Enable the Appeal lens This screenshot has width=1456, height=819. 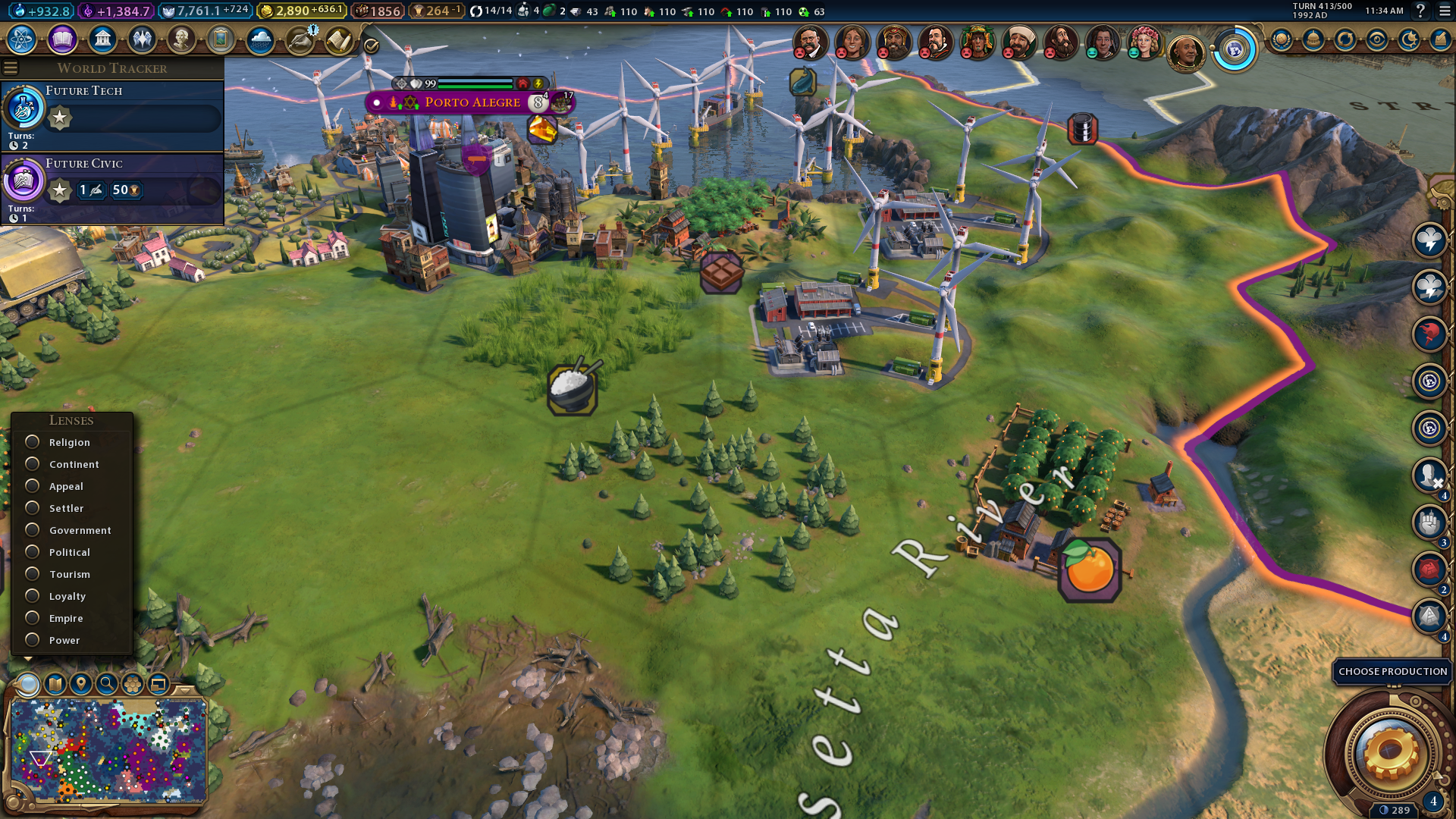pyautogui.click(x=33, y=486)
